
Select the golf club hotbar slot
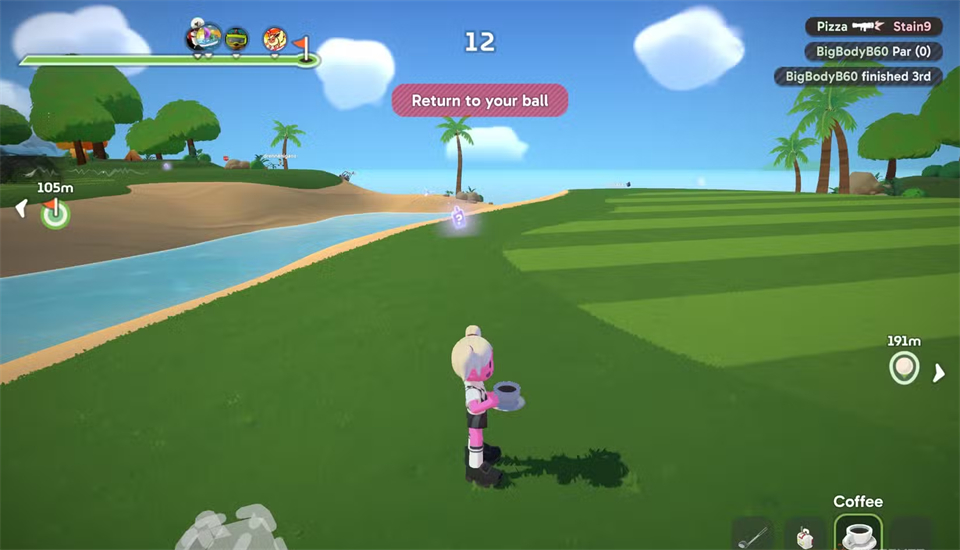coord(751,535)
